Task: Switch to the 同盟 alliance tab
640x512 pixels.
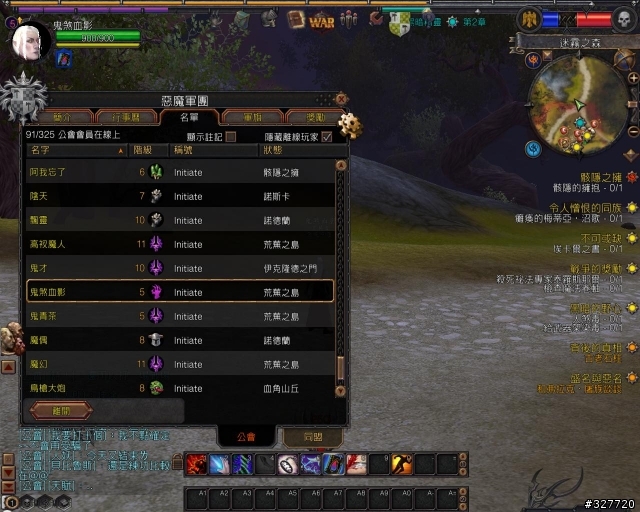Action: click(313, 437)
